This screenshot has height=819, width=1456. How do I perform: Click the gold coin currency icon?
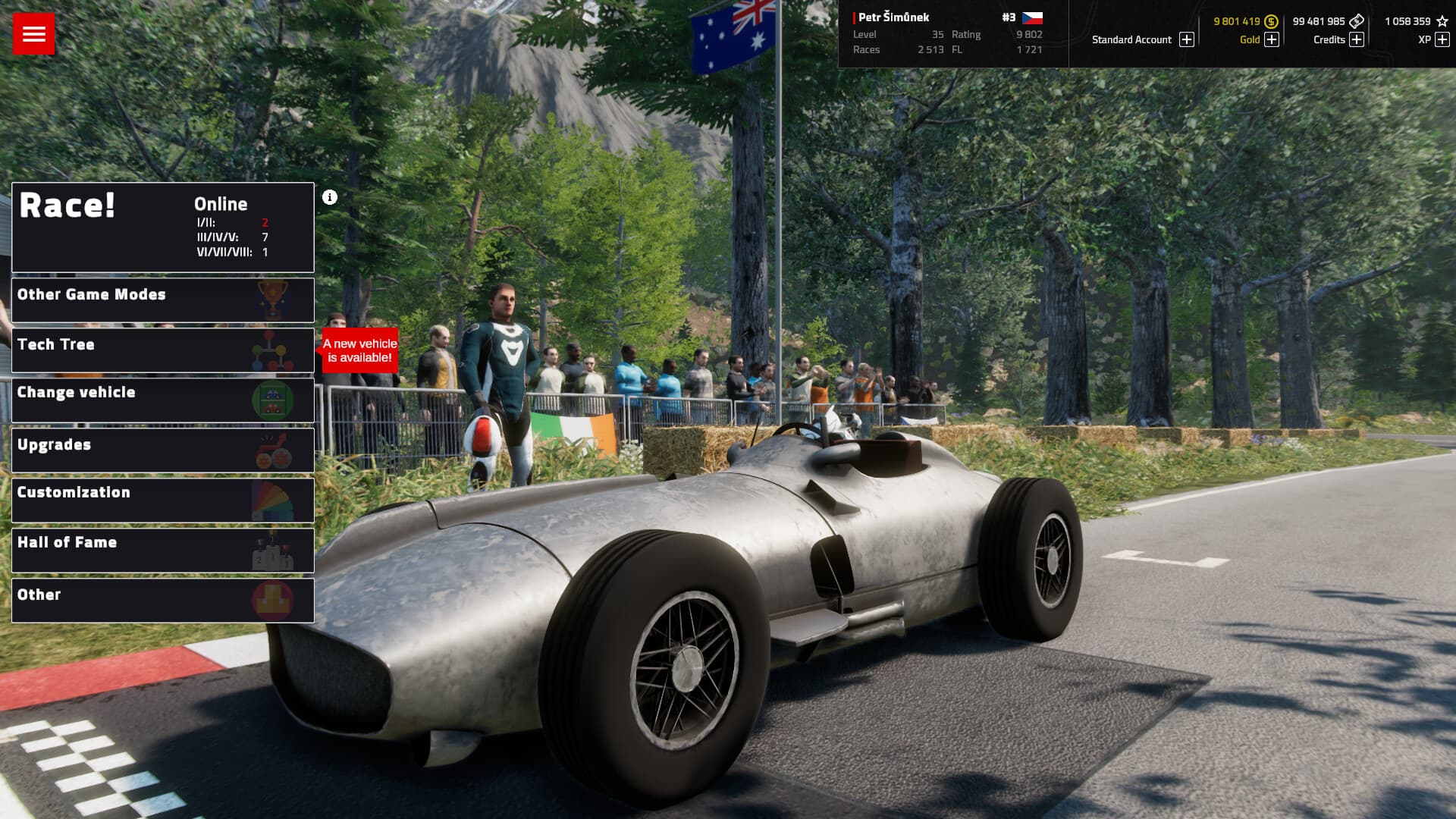pos(1271,21)
